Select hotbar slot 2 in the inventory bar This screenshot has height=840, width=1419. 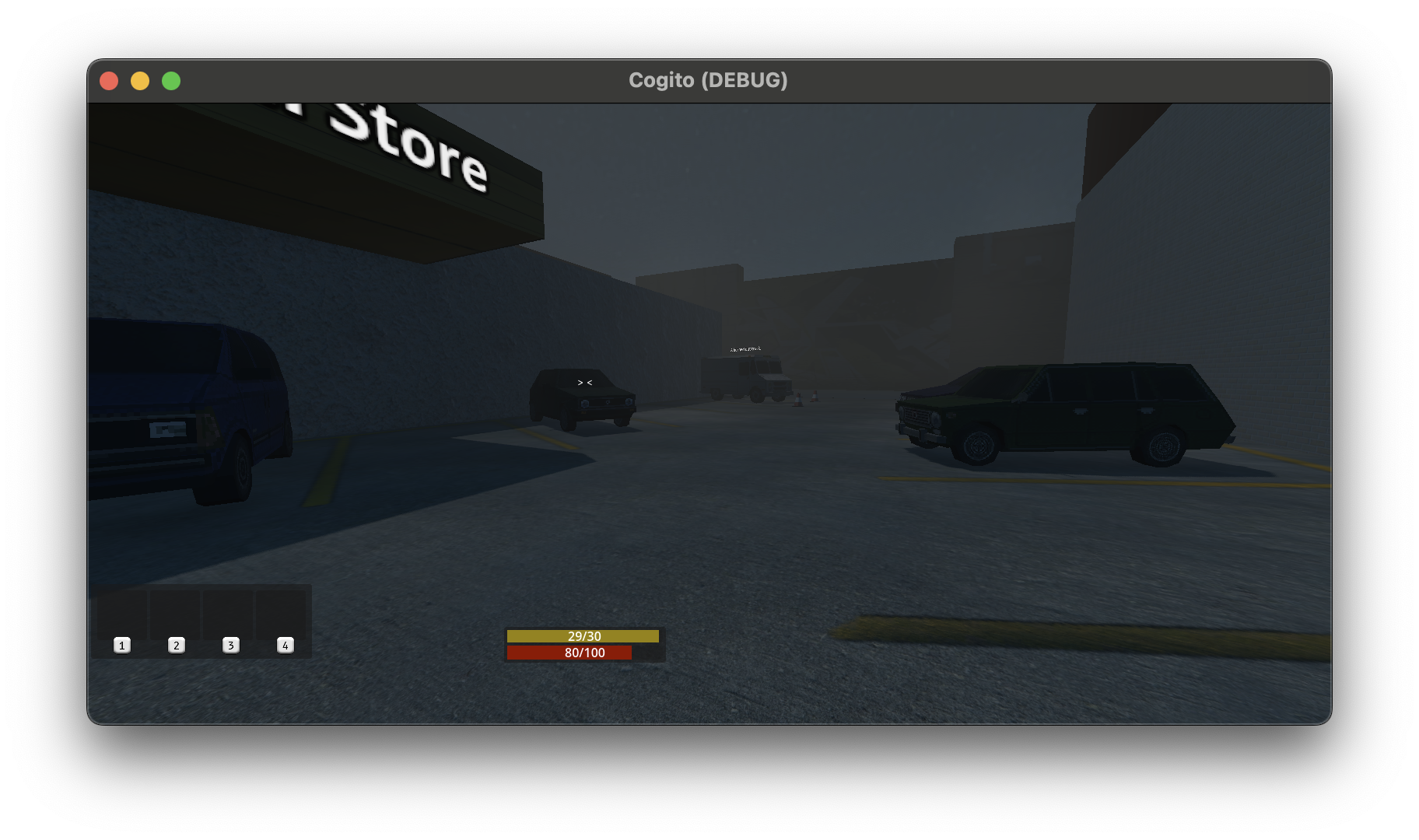tap(177, 645)
